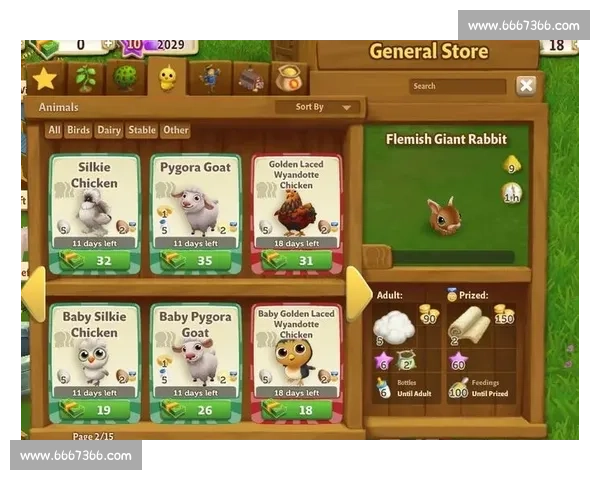The height and width of the screenshot is (480, 600).
Task: Switch to the star featured tab
Action: click(x=44, y=78)
